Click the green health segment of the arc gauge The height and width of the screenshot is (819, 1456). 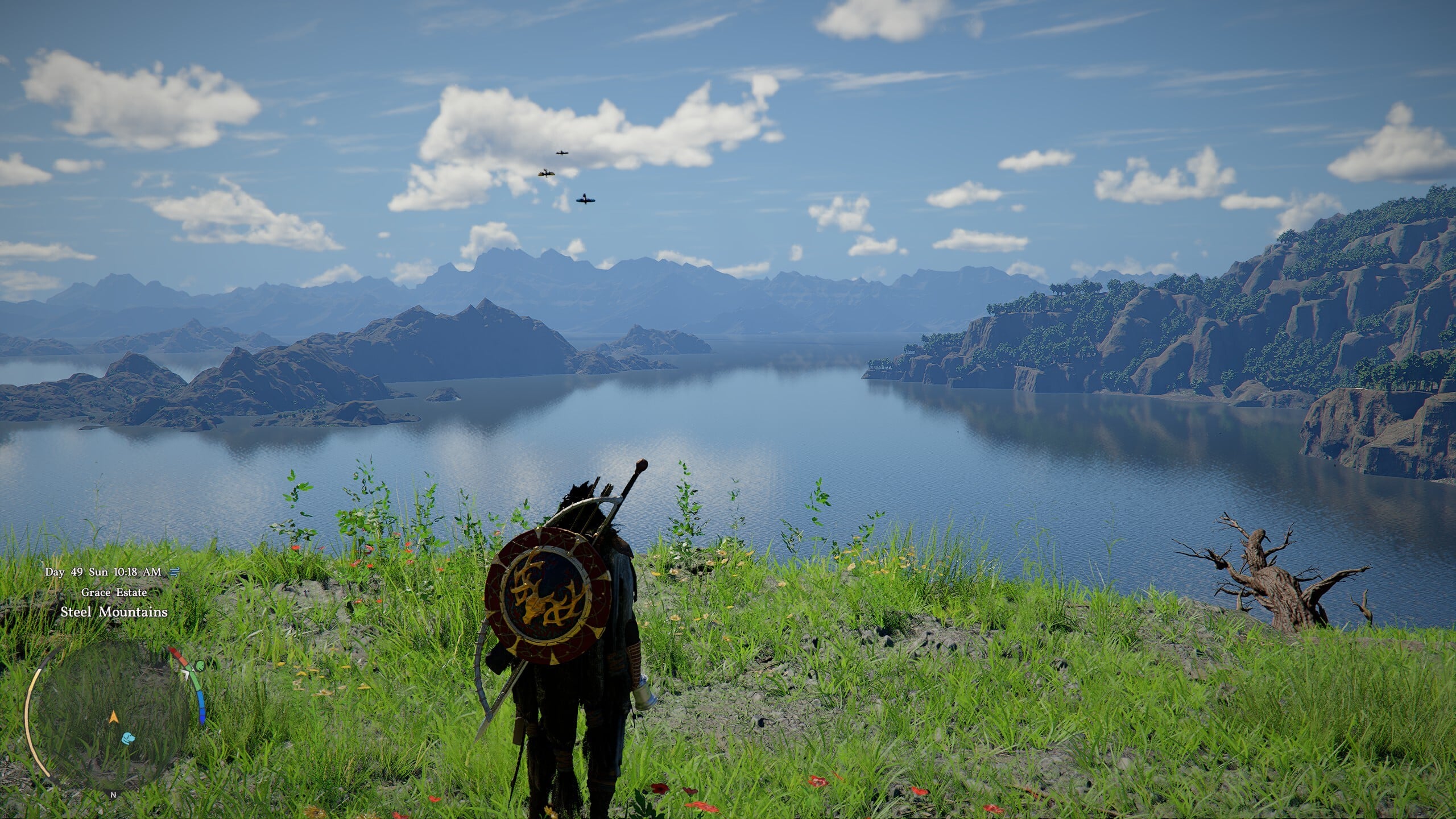coord(195,681)
